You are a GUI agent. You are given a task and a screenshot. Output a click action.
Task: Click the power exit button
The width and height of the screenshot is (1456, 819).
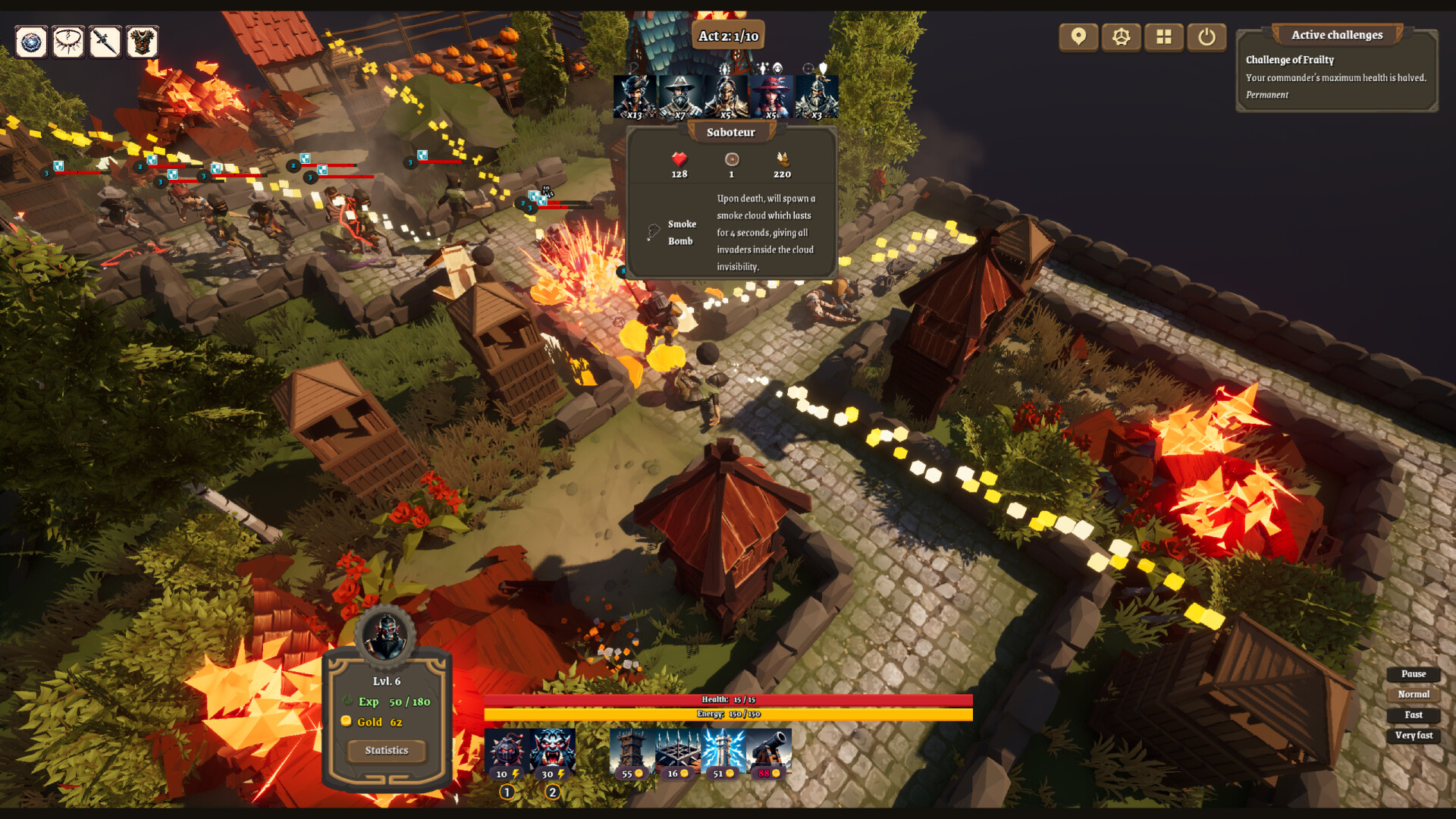point(1207,36)
